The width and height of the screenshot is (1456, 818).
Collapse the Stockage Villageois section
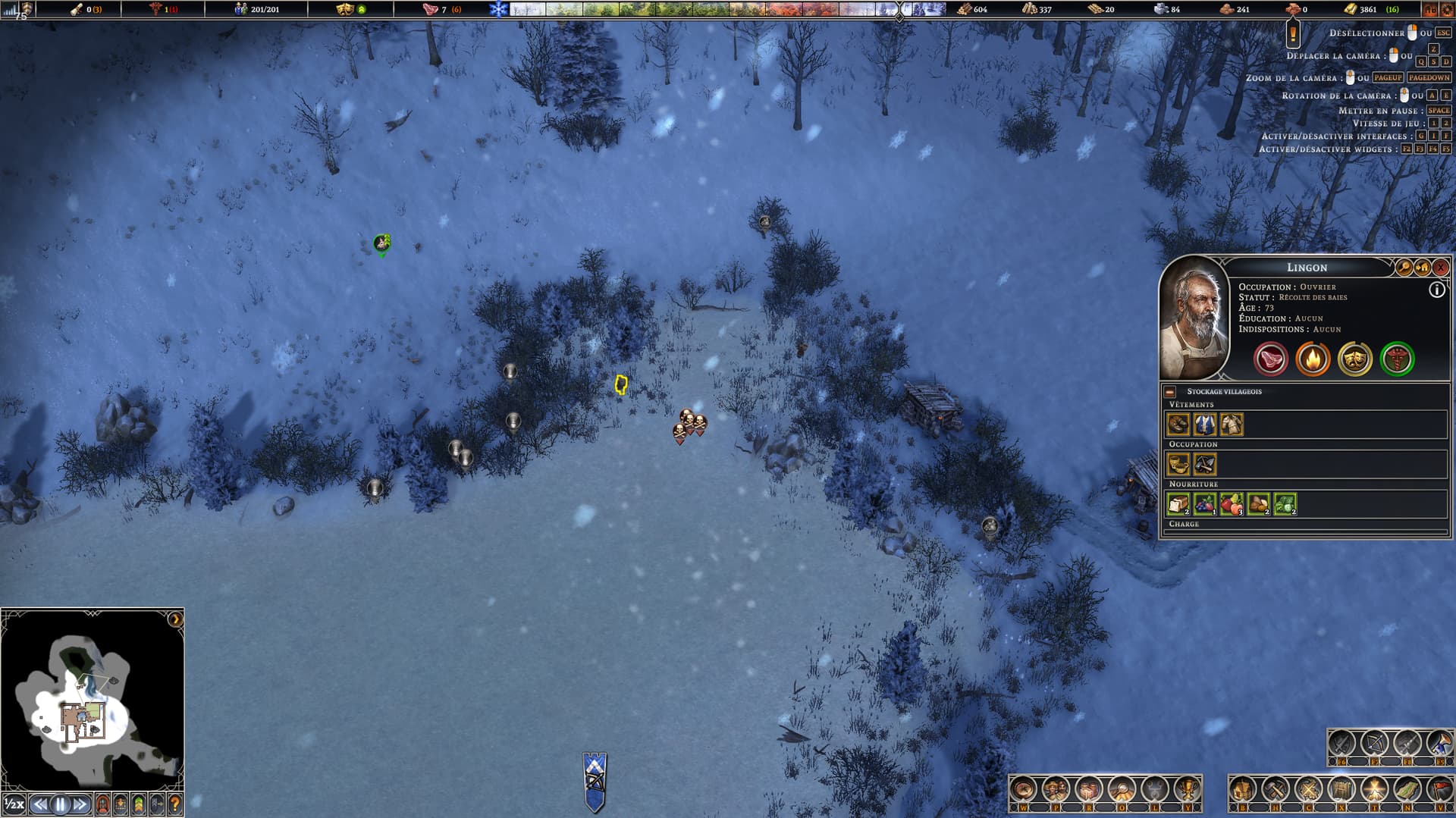point(1170,392)
